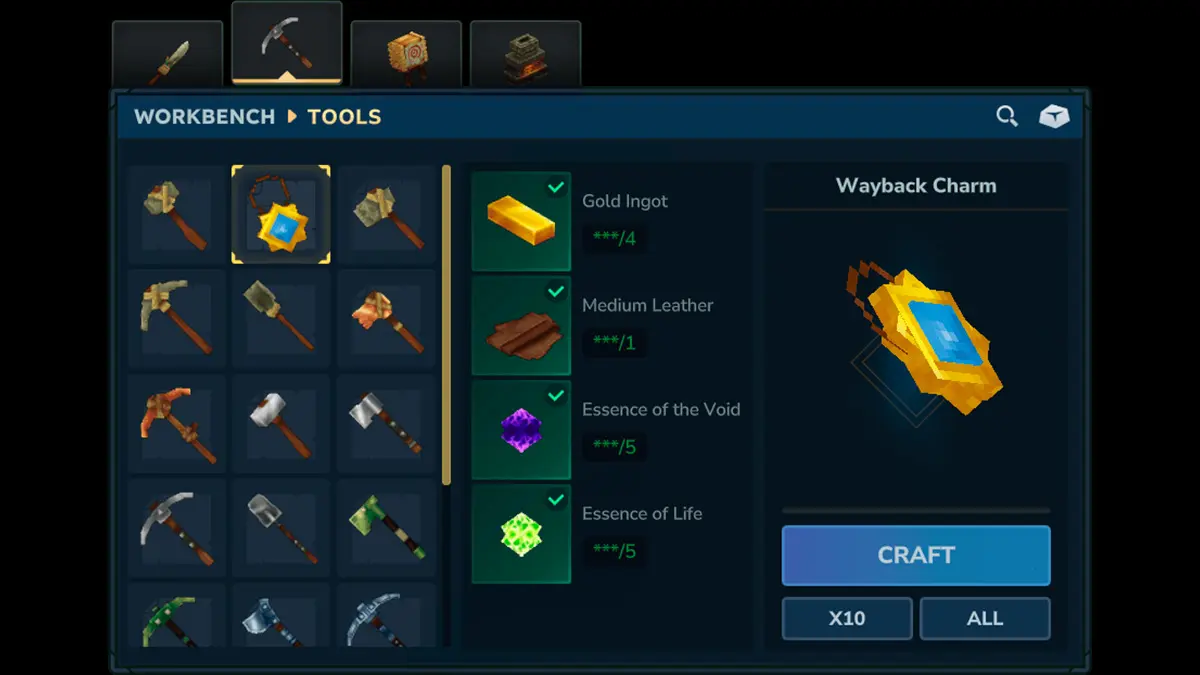The image size is (1200, 675).
Task: Choose the X10 craft quantity button
Action: [846, 618]
